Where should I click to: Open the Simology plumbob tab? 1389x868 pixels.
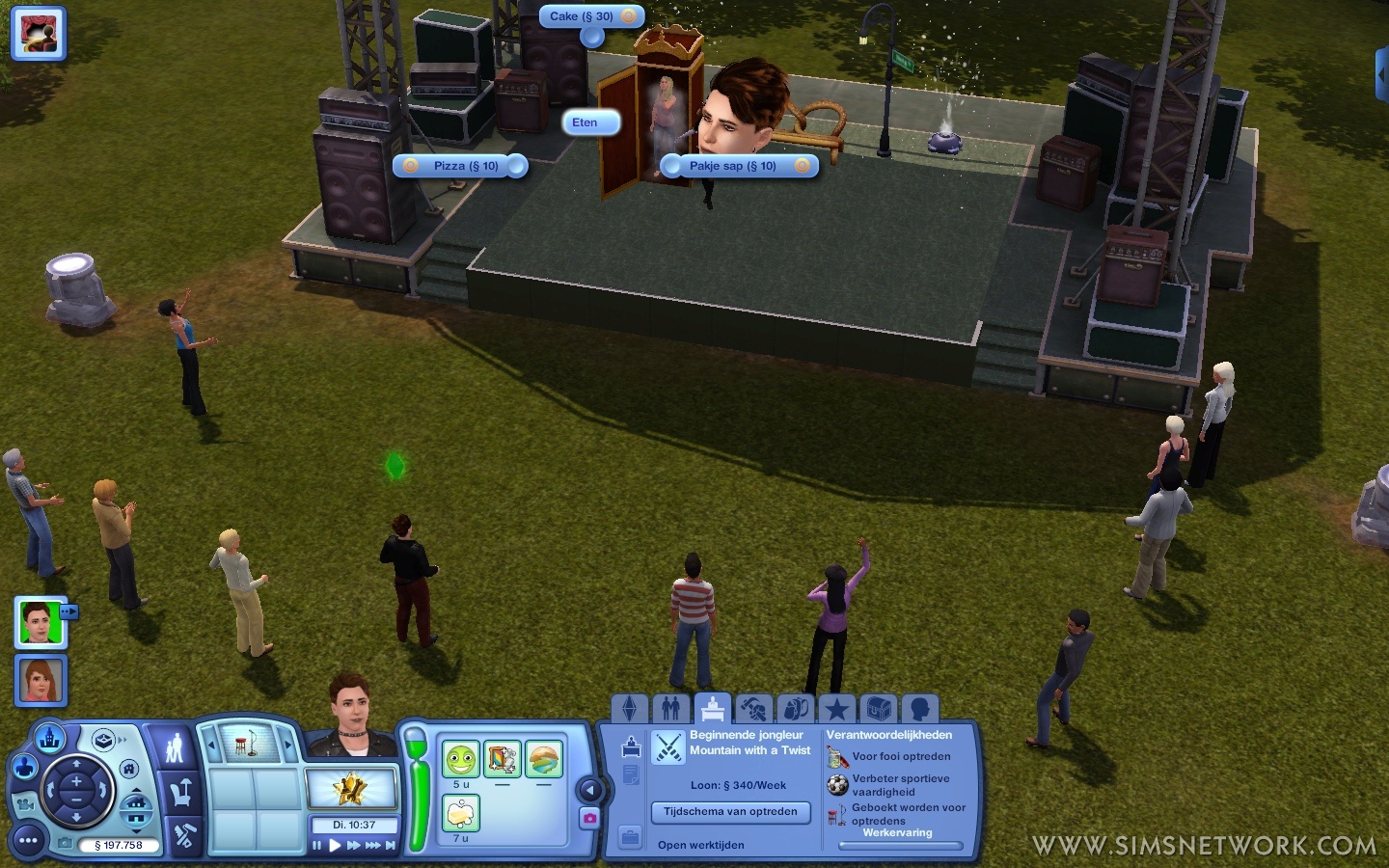pyautogui.click(x=630, y=709)
